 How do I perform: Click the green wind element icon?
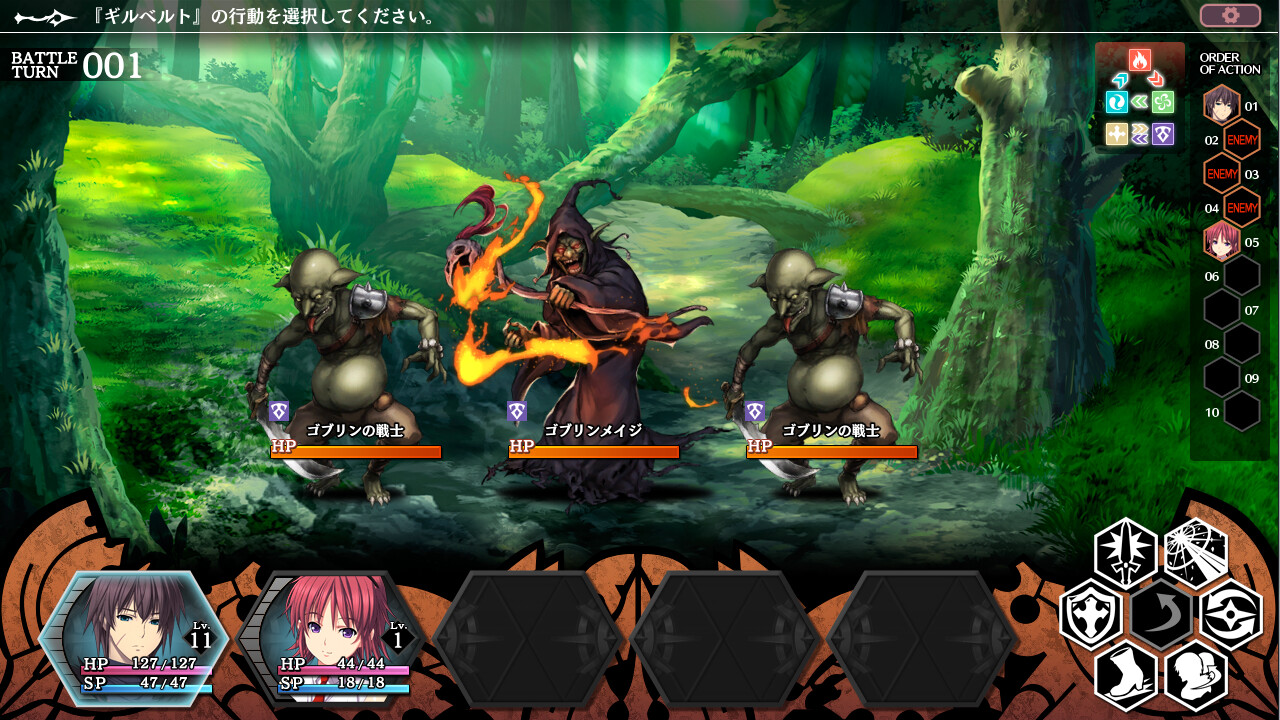point(1162,102)
